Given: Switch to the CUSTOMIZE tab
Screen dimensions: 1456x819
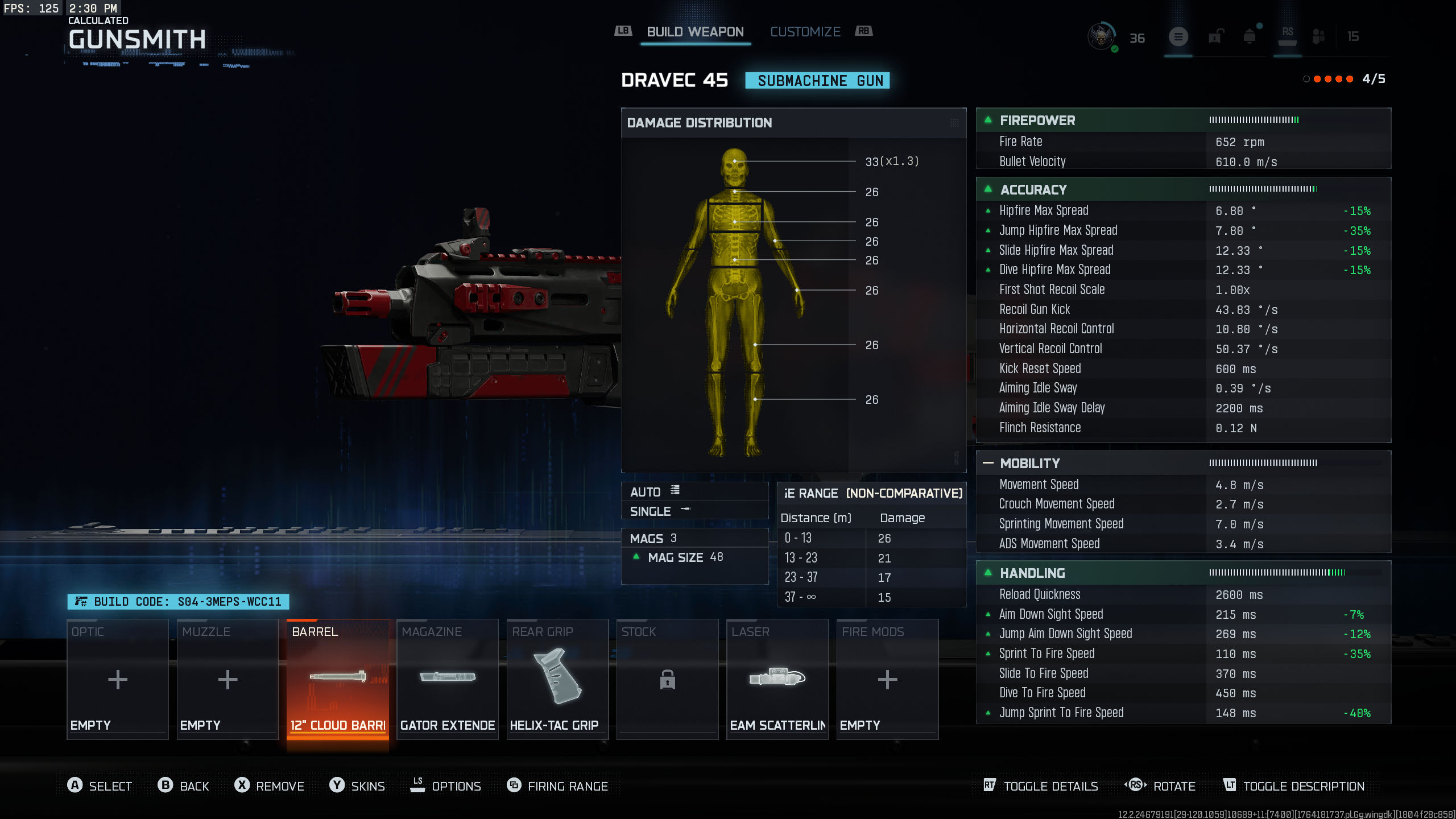Looking at the screenshot, I should tap(805, 32).
